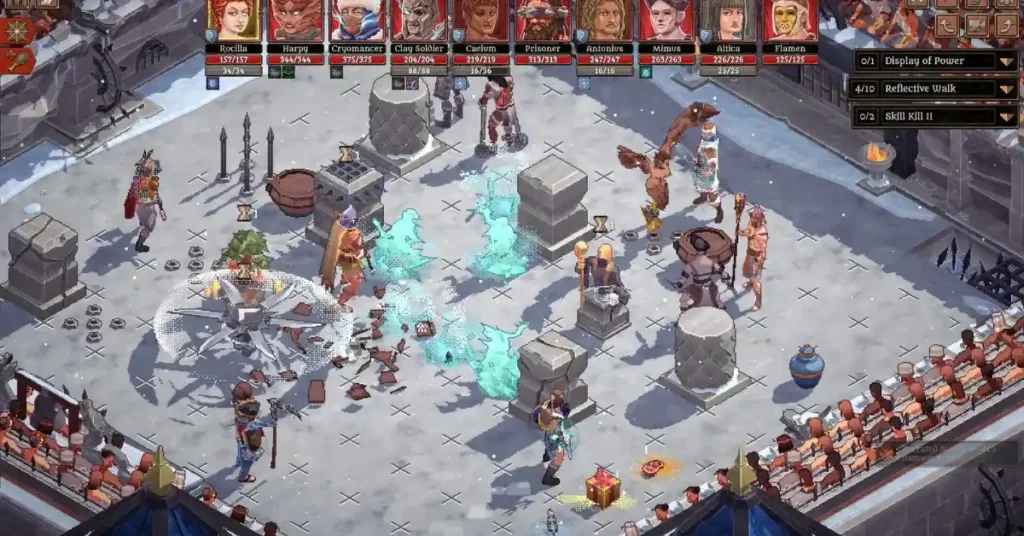Choose the Cryomancer portrait
The width and height of the screenshot is (1024, 536).
point(357,20)
